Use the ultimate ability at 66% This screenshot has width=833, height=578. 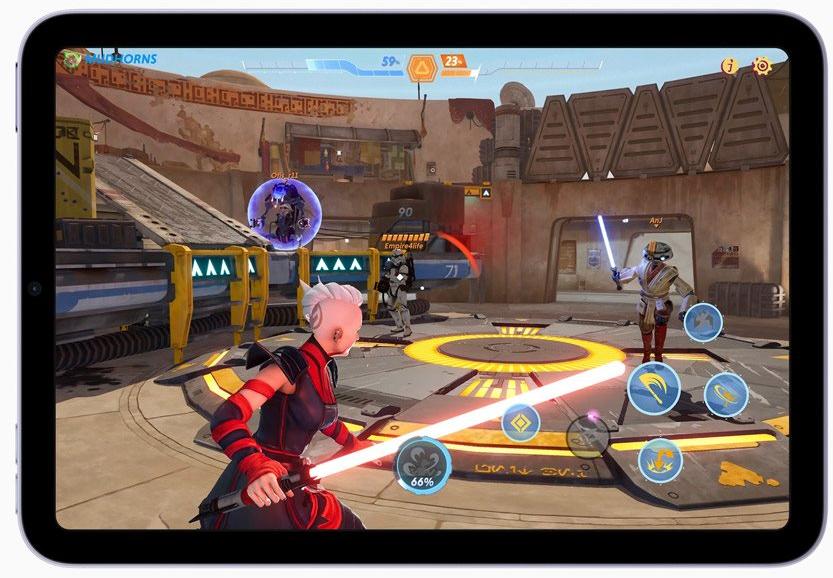point(422,465)
